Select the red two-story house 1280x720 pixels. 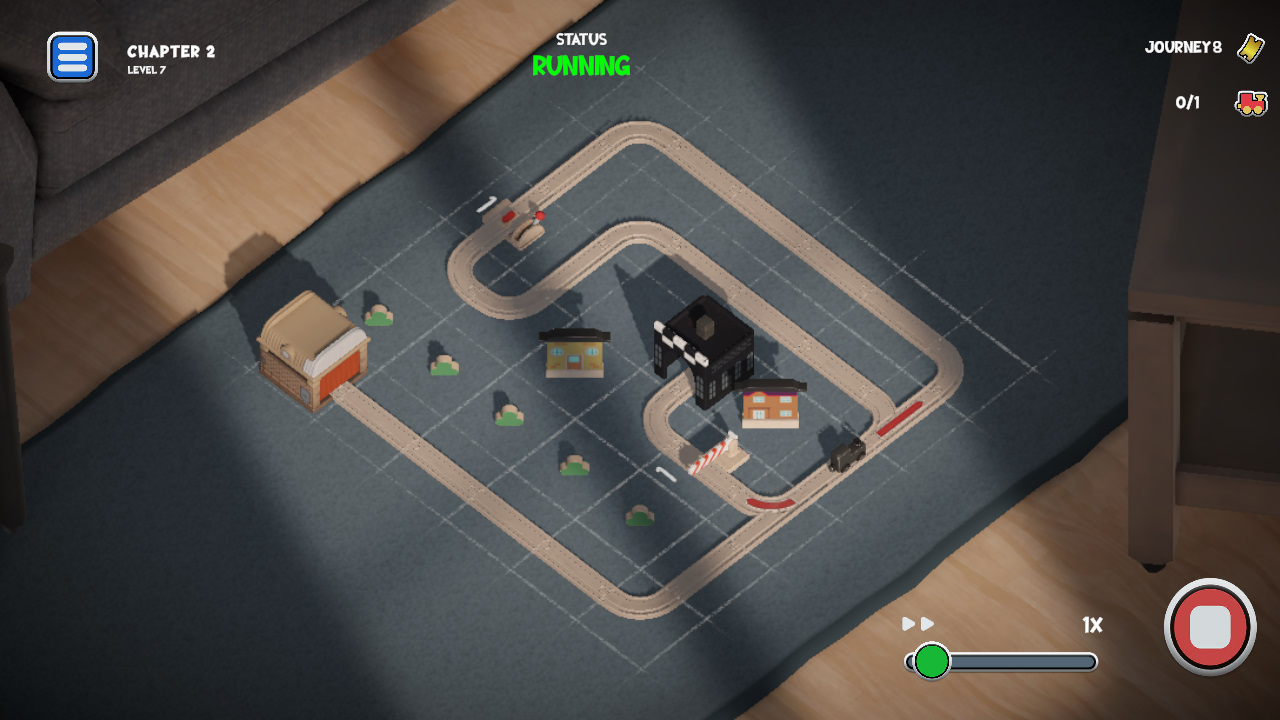click(769, 404)
